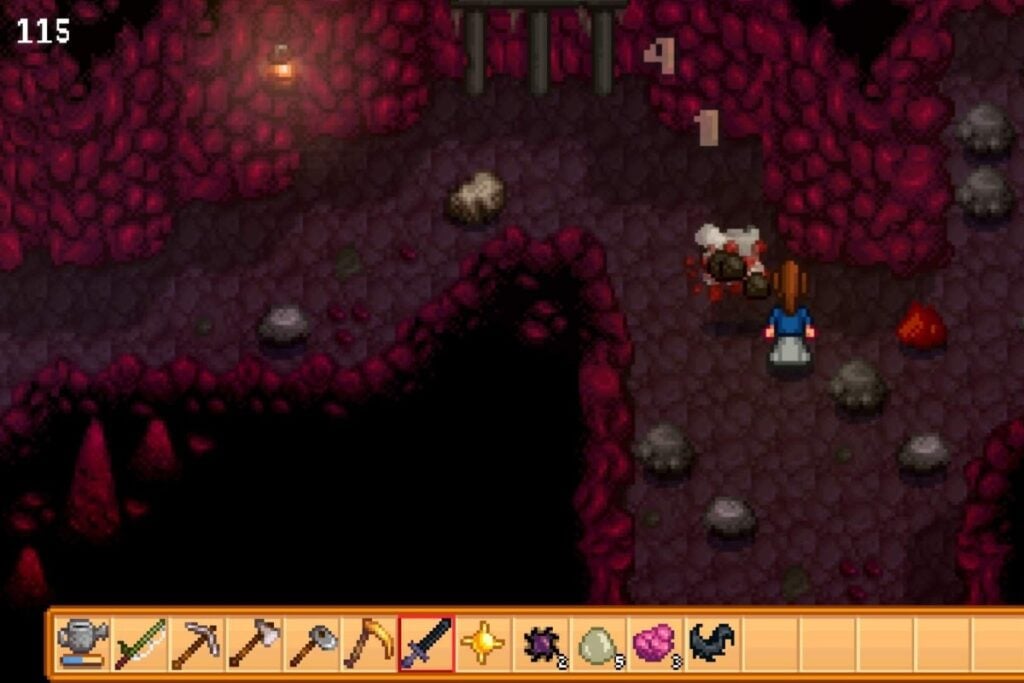Select the yellow star-shaped item
Image resolution: width=1024 pixels, height=683 pixels.
click(x=483, y=643)
